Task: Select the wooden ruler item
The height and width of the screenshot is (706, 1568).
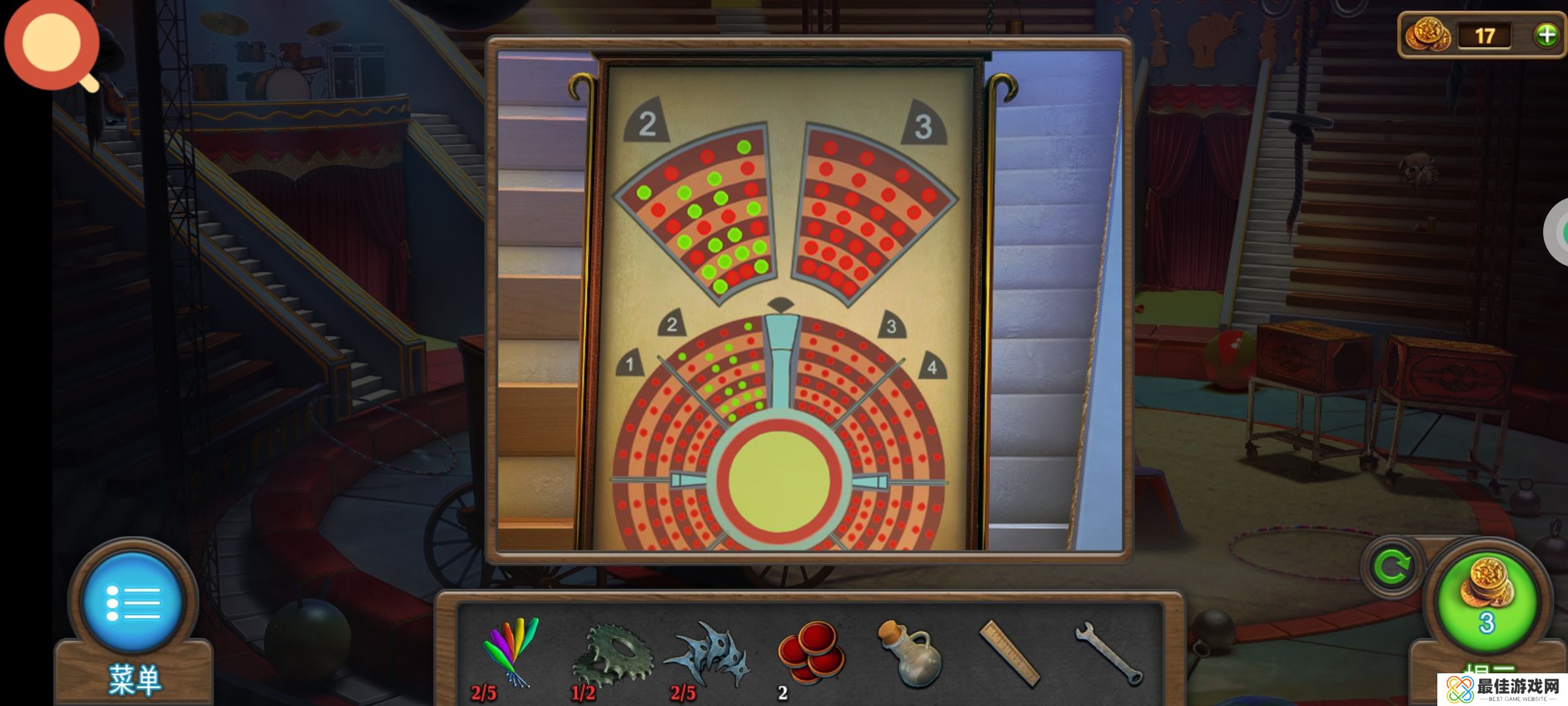Action: tap(1009, 653)
